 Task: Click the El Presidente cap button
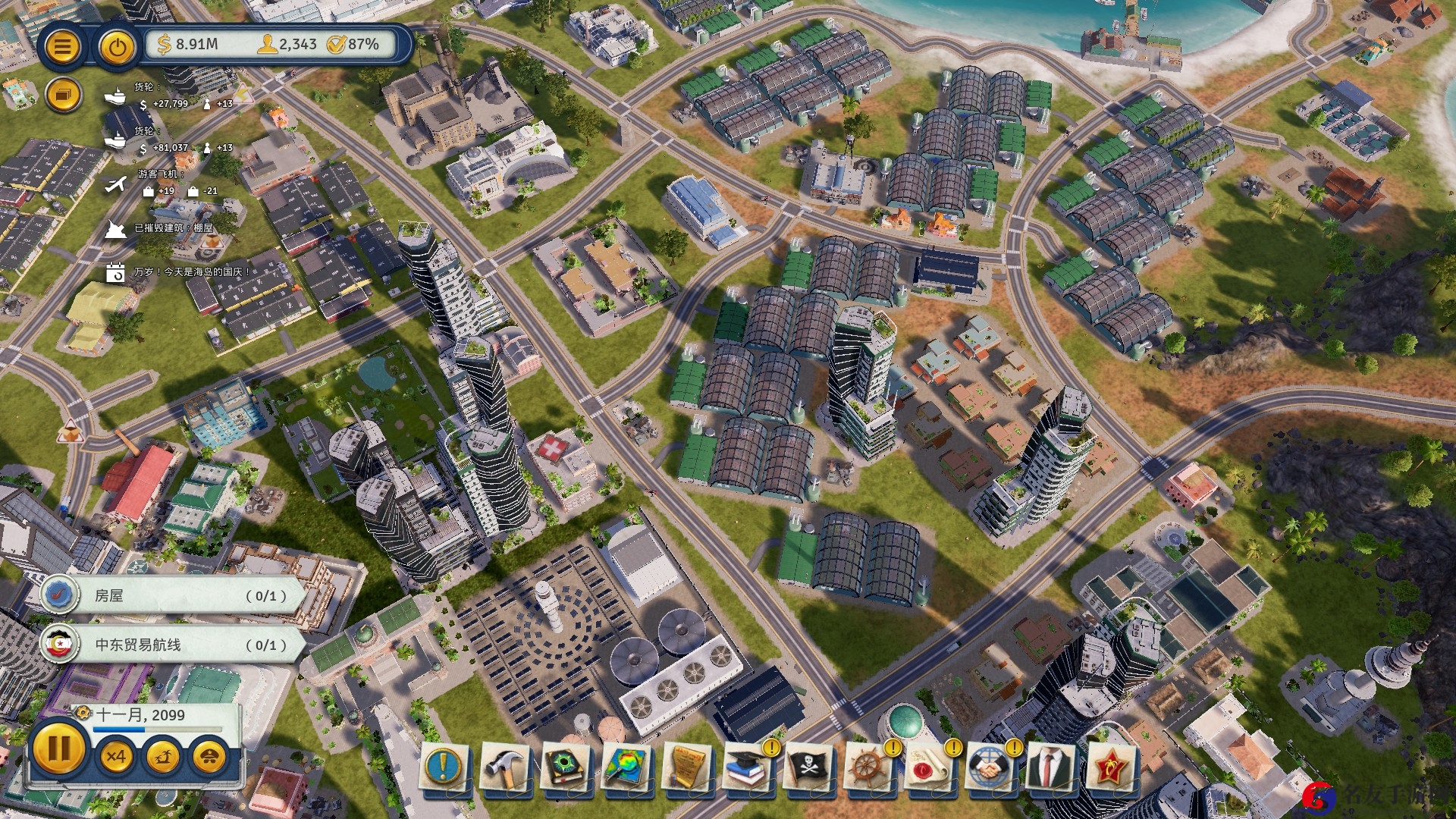click(209, 756)
